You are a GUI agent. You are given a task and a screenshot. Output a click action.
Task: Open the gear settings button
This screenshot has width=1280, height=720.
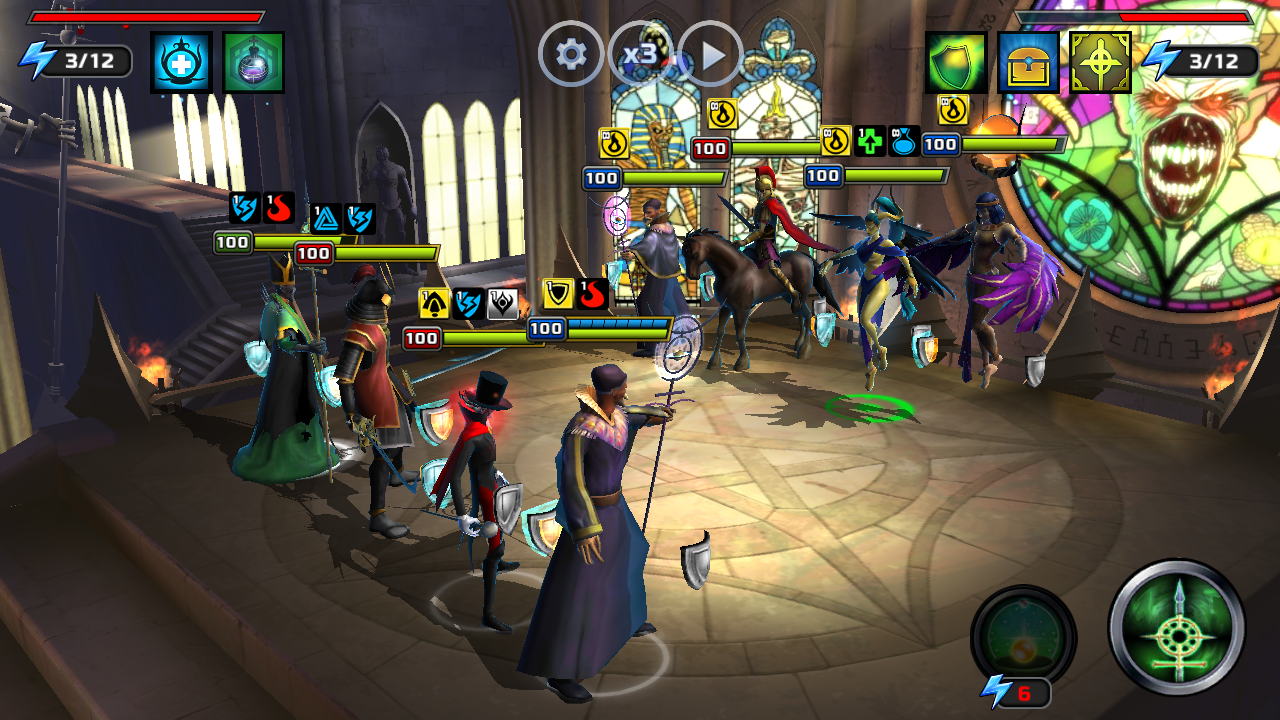571,54
